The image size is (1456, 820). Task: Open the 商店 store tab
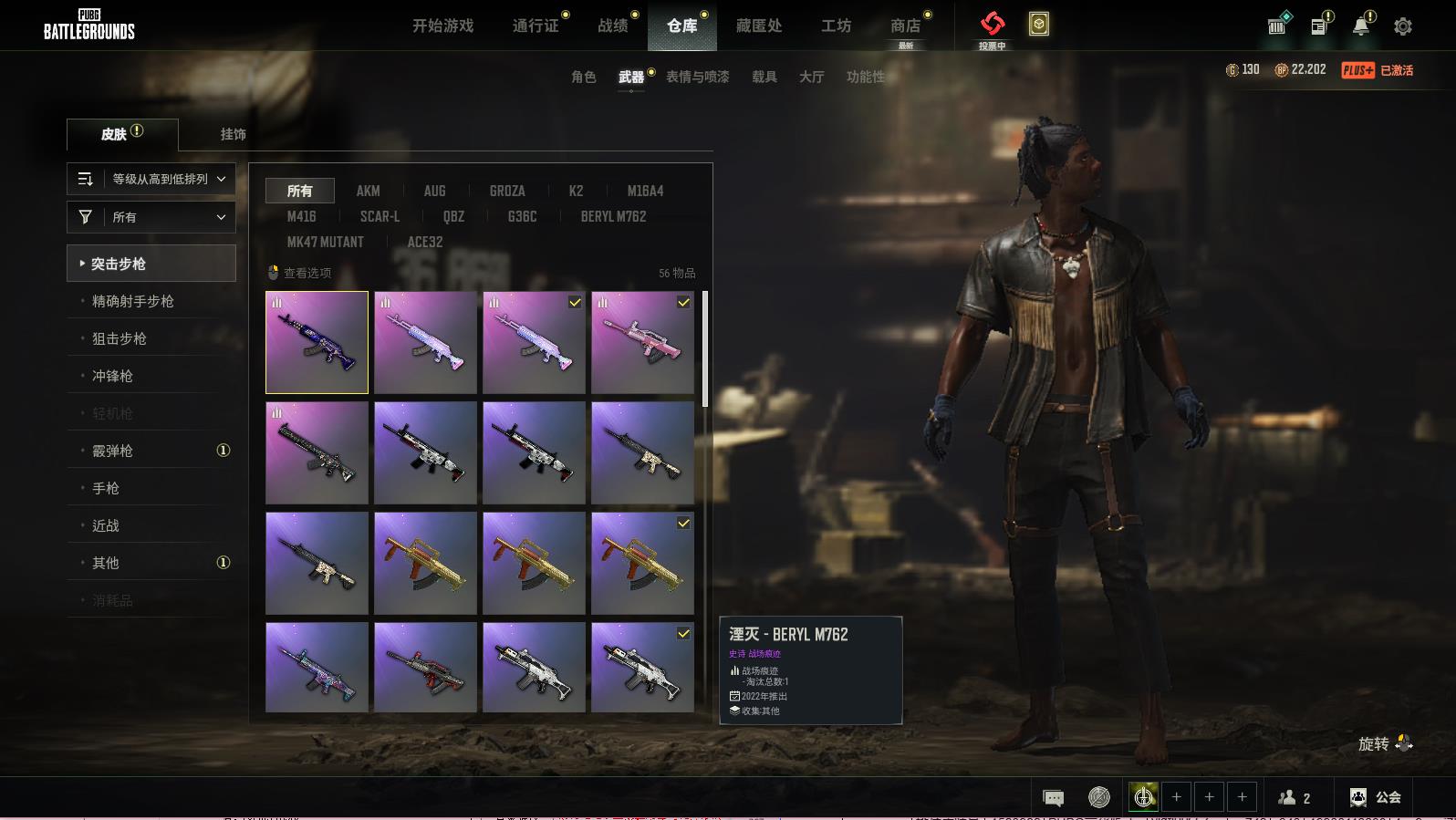coord(905,26)
